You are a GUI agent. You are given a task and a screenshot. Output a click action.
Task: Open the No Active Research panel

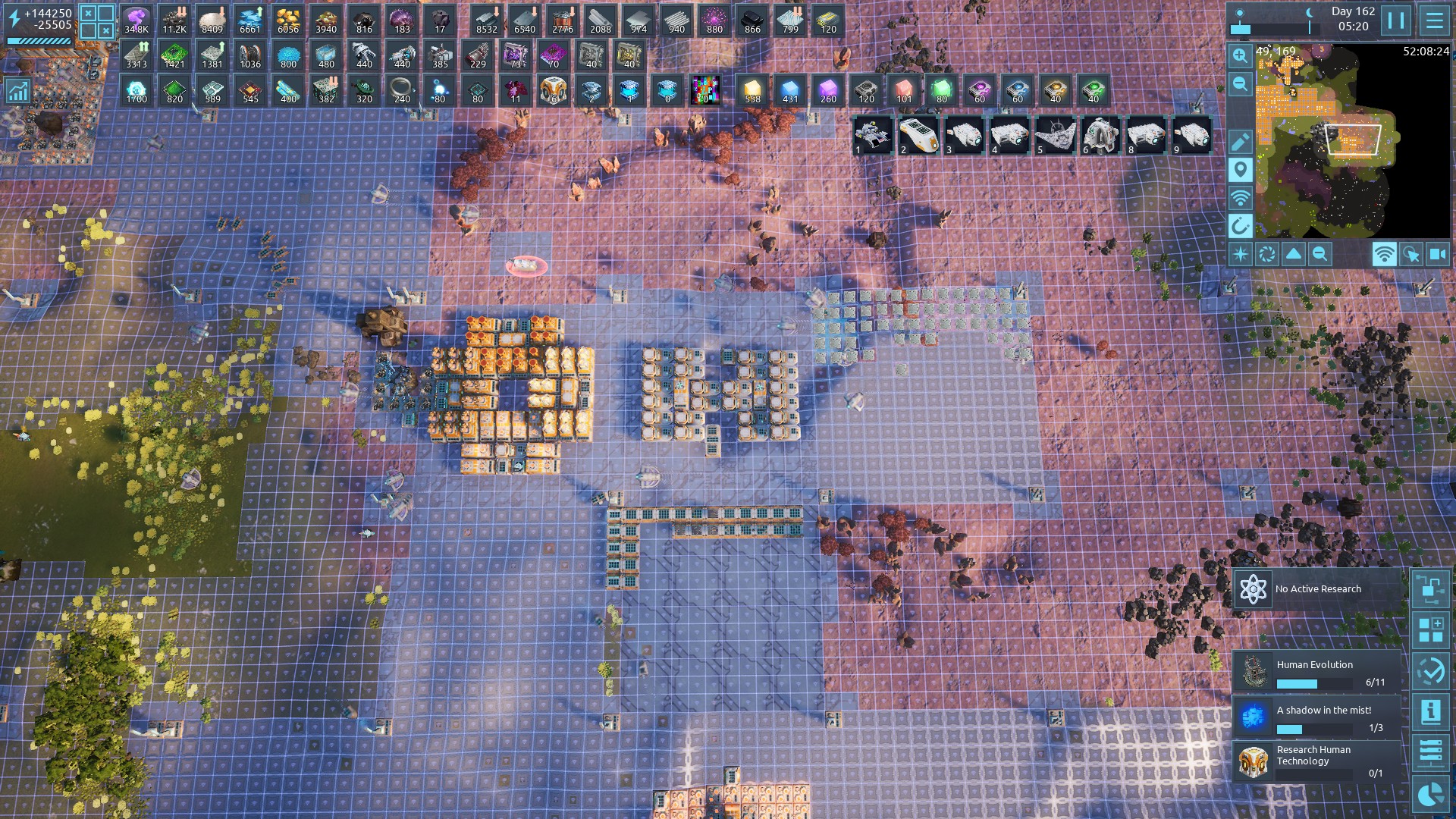1318,589
